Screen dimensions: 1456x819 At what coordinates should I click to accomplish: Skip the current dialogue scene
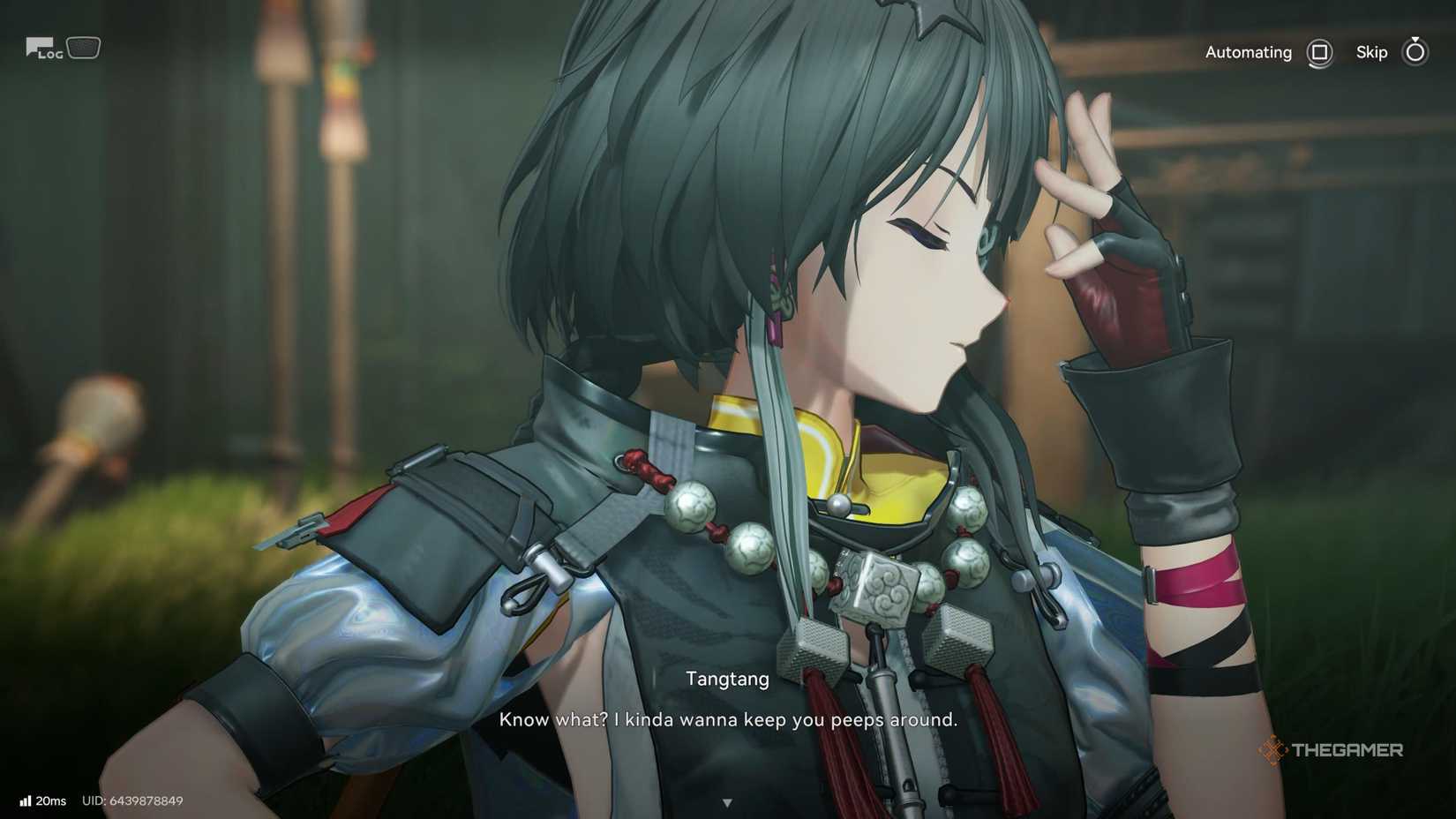(1371, 53)
